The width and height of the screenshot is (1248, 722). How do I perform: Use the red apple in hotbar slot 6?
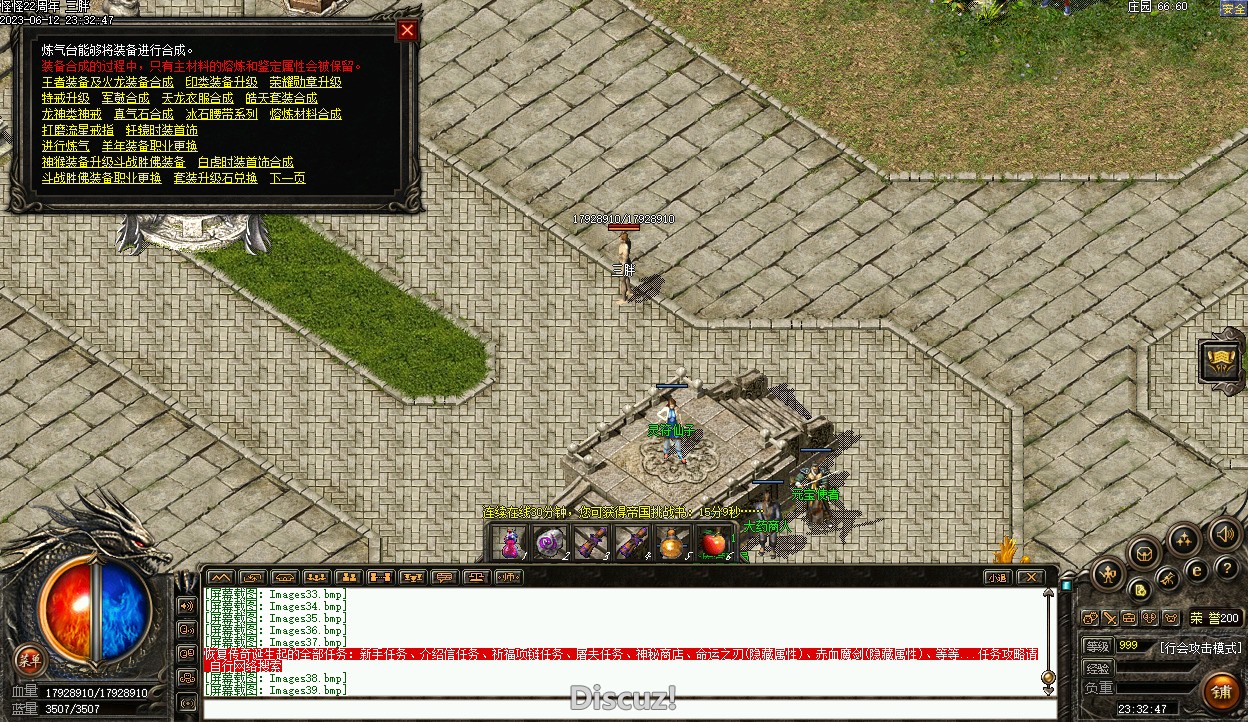pyautogui.click(x=713, y=543)
